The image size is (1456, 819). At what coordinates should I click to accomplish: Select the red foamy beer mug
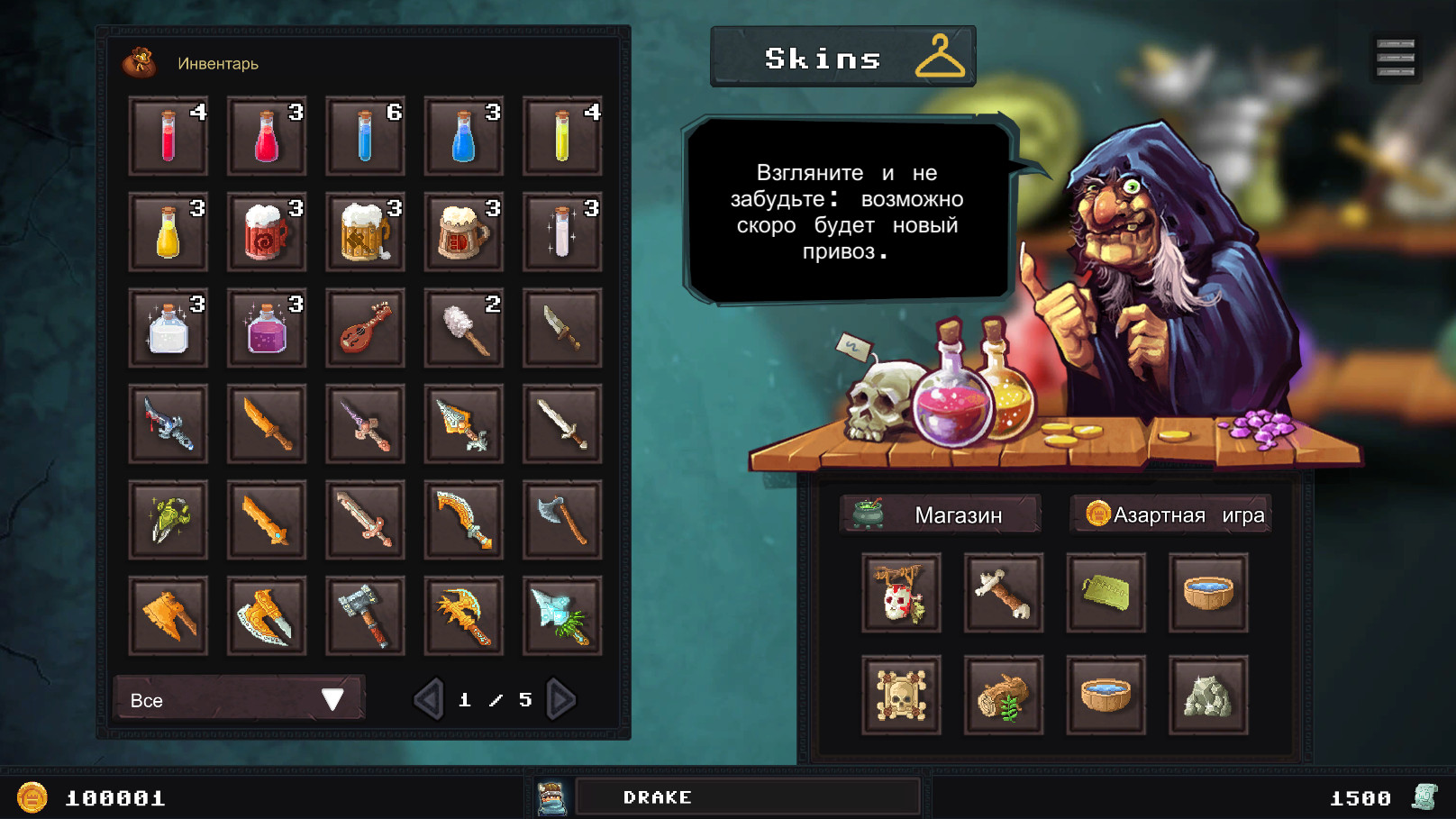pos(267,232)
